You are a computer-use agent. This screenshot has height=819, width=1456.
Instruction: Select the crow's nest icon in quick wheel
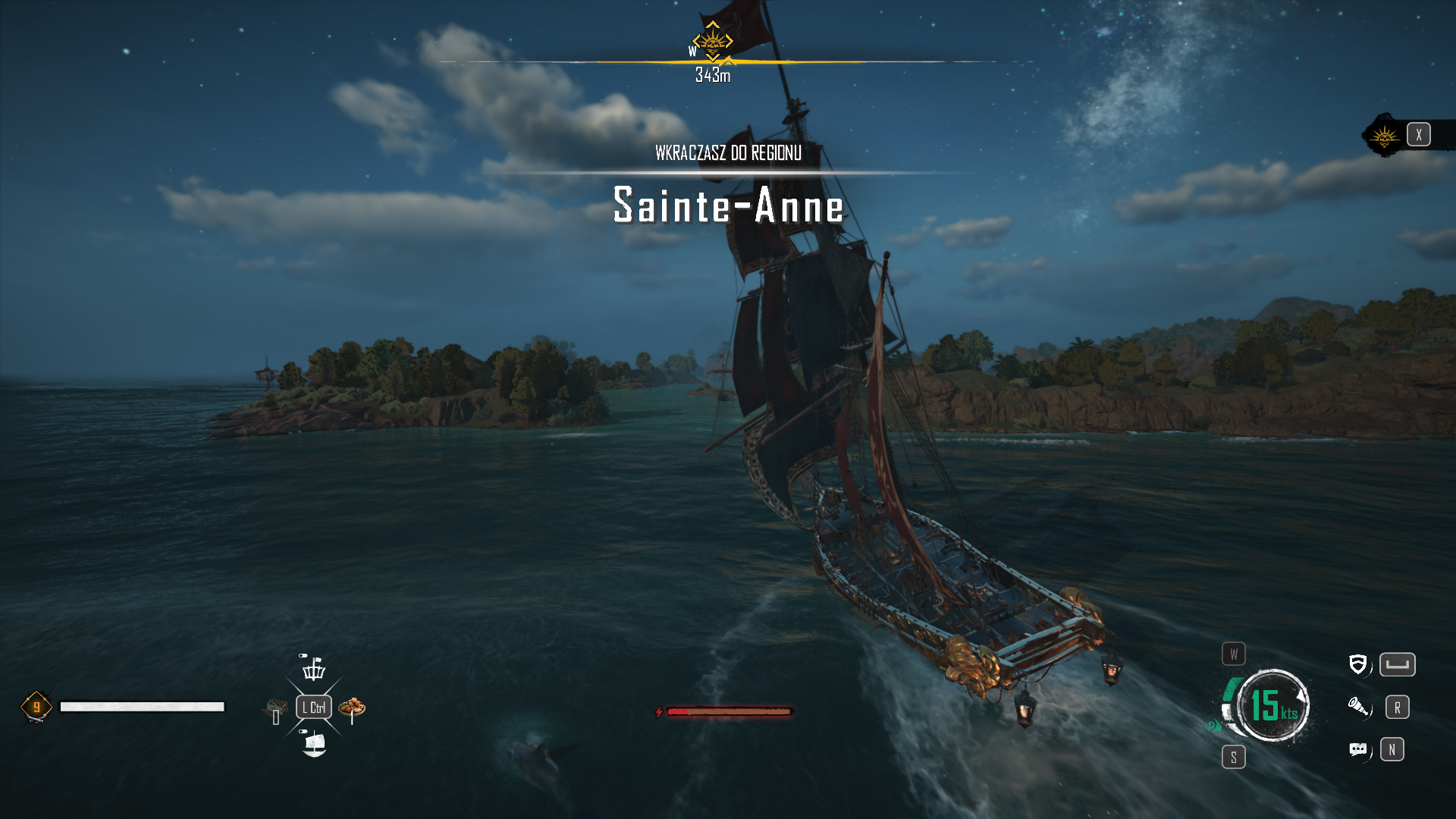pyautogui.click(x=313, y=669)
